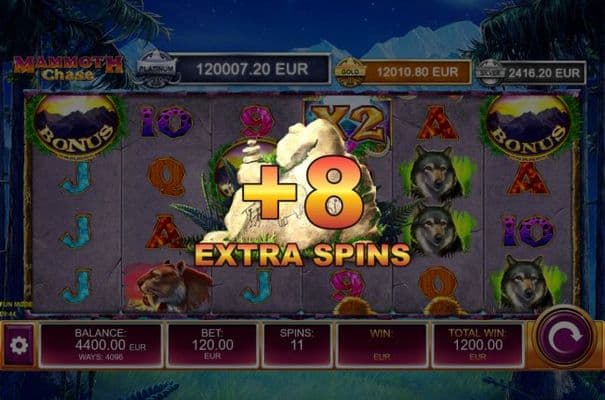Open the settings gear menu
This screenshot has height=400, width=605.
tap(17, 345)
